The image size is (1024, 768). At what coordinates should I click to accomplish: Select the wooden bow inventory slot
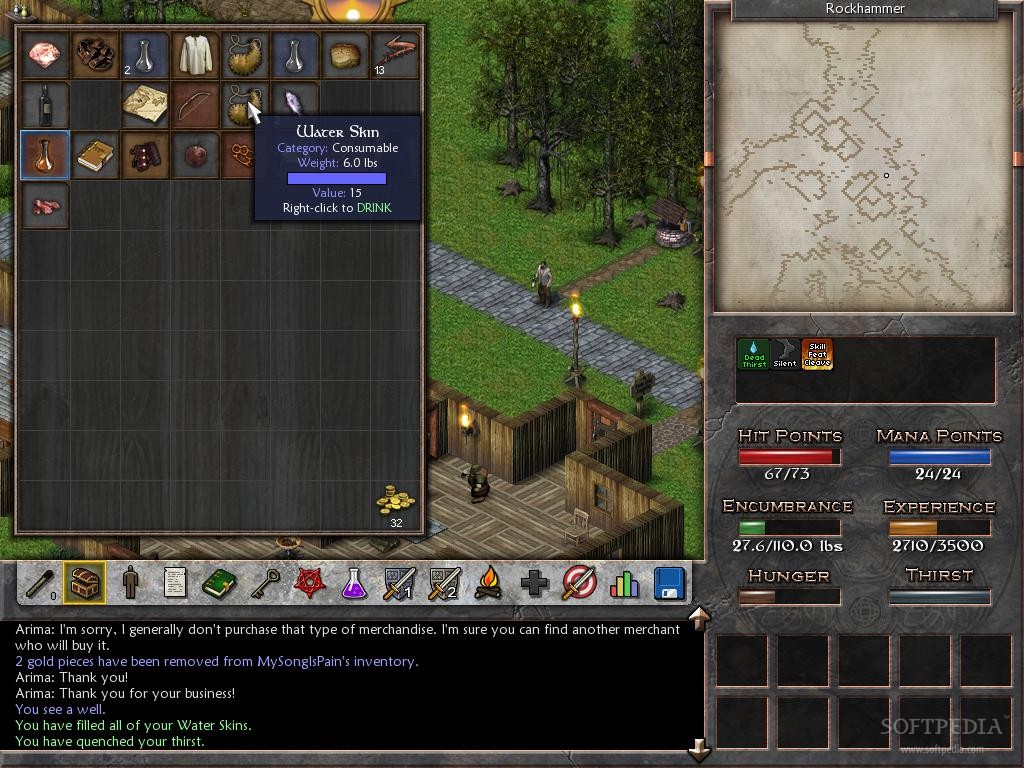coord(195,105)
